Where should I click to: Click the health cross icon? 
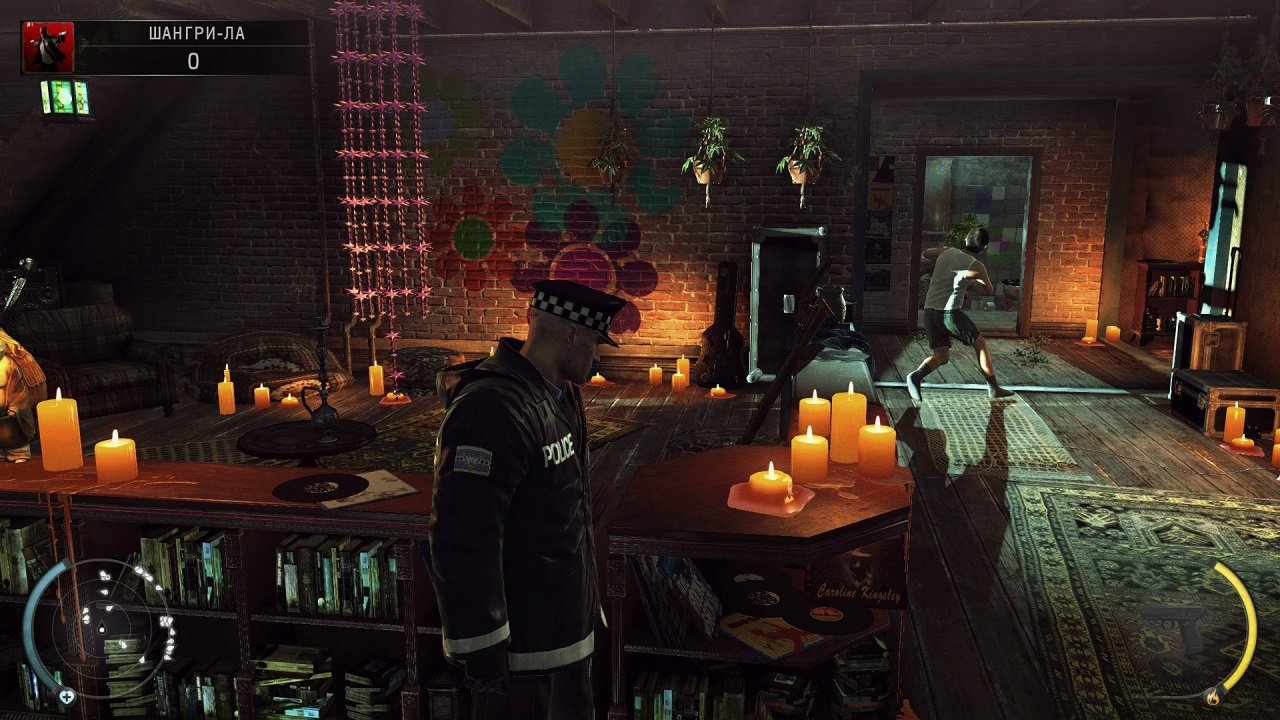(67, 696)
